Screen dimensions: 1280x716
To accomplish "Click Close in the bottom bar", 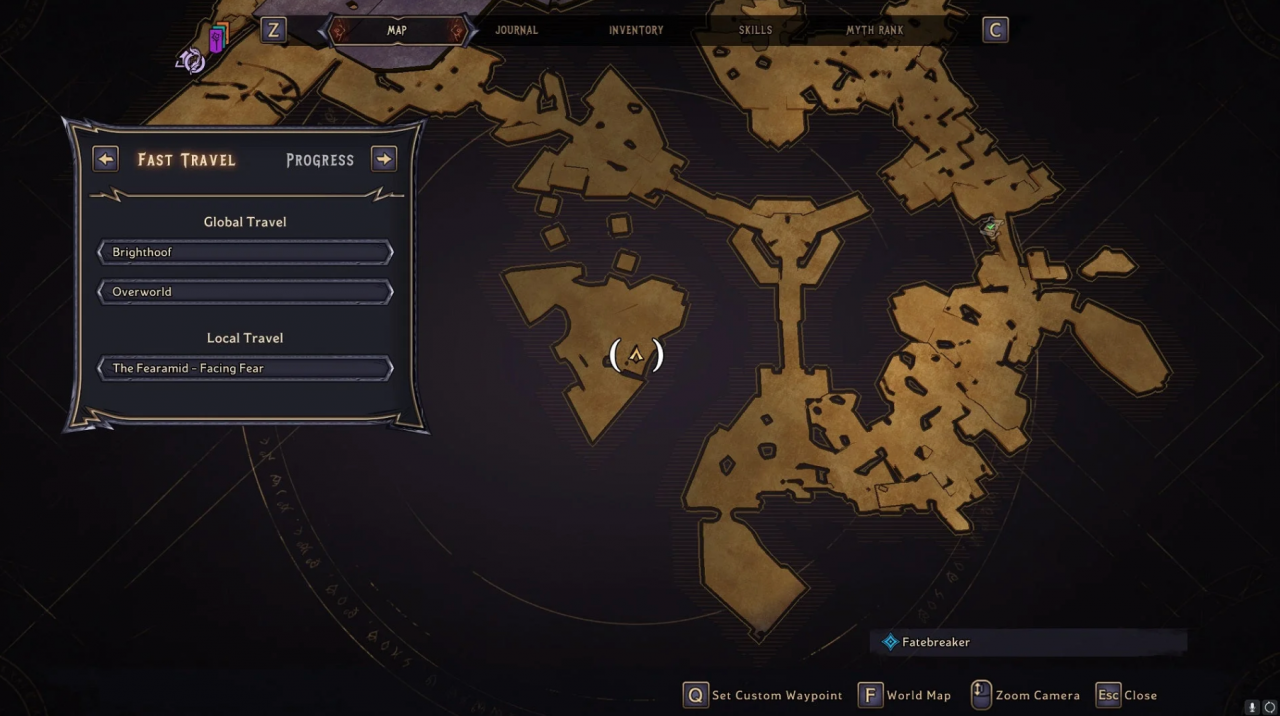I will point(1127,695).
